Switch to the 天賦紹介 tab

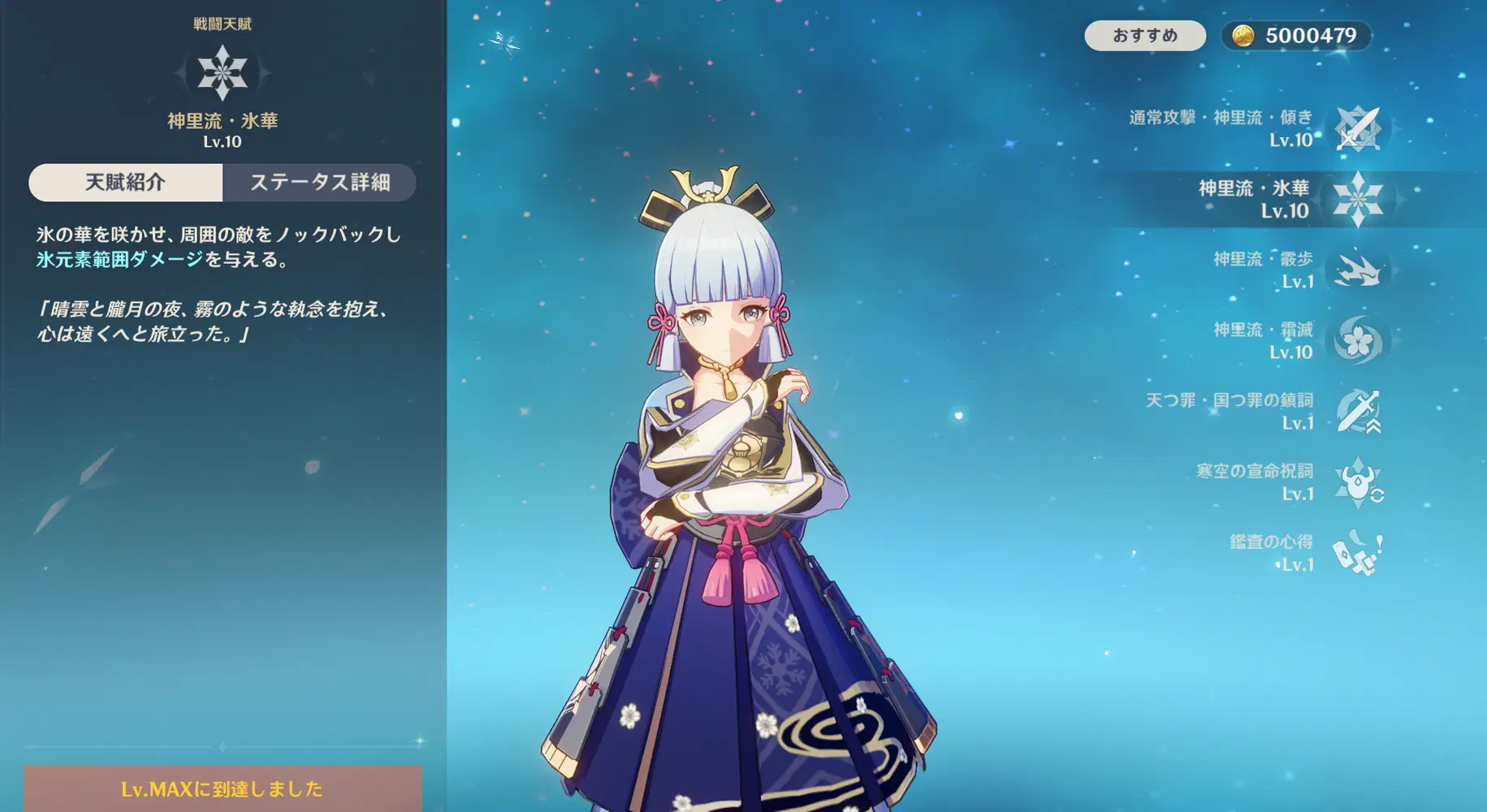tap(126, 182)
